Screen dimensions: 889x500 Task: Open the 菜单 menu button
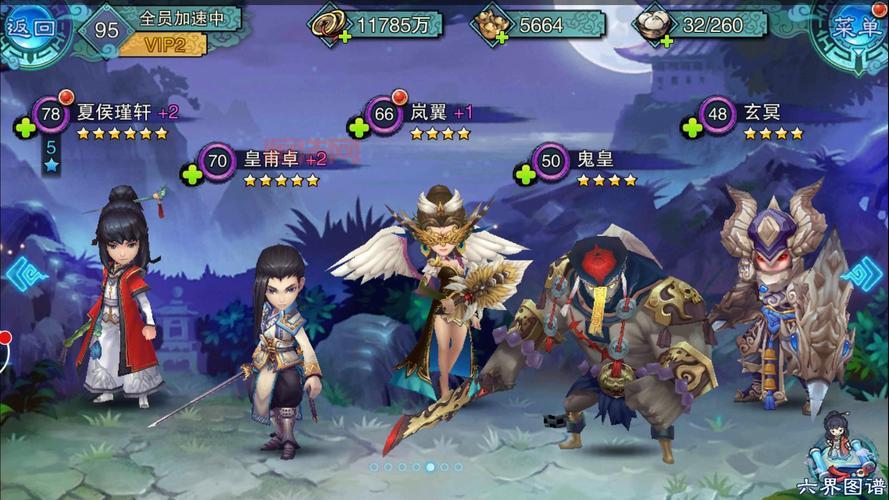(x=856, y=28)
